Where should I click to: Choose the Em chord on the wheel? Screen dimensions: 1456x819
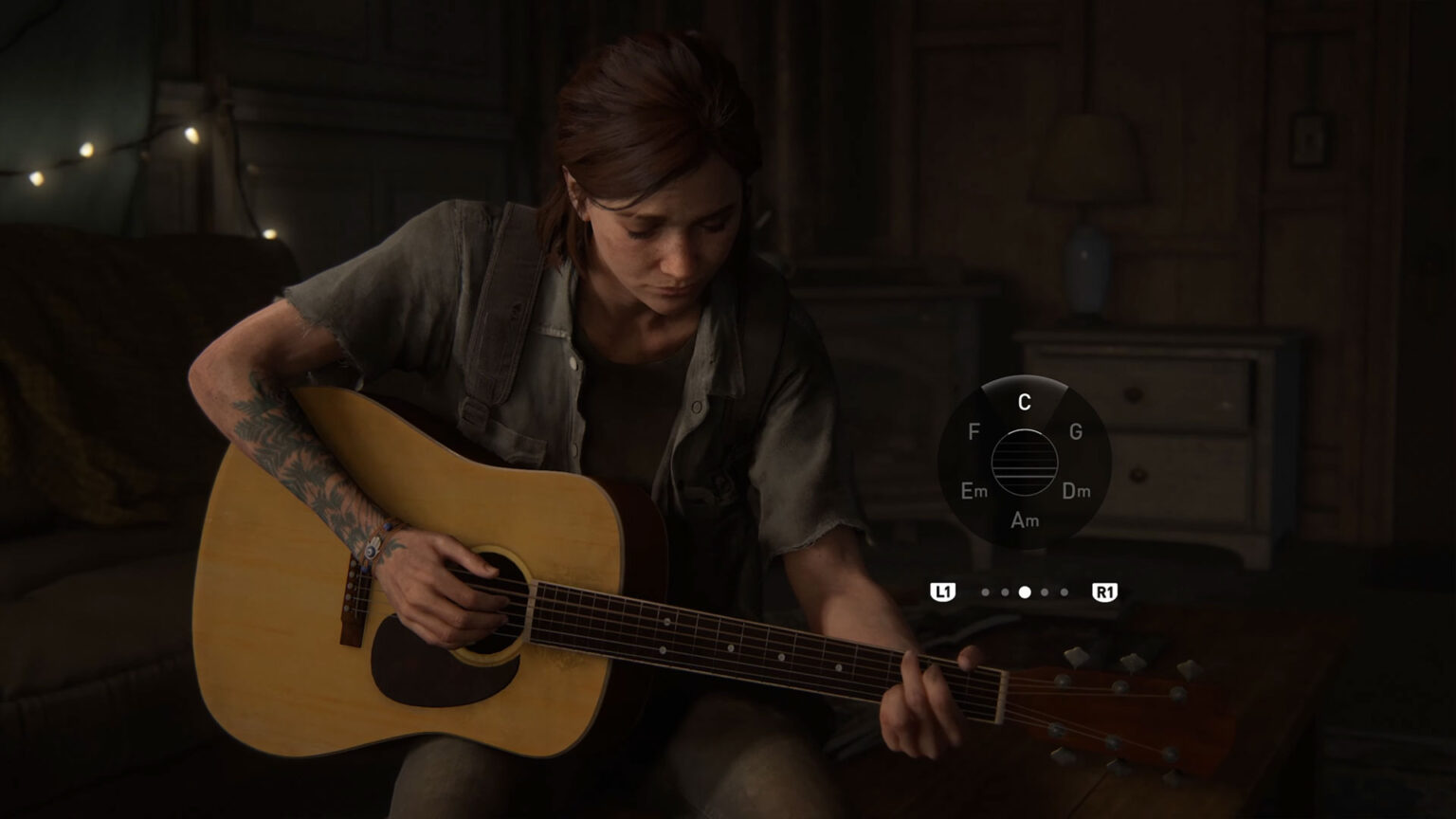pos(974,491)
